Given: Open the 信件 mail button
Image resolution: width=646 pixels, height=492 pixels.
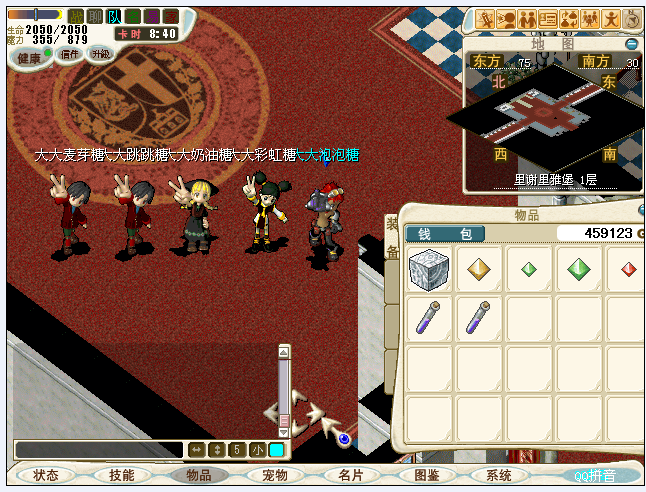Looking at the screenshot, I should tap(70, 54).
